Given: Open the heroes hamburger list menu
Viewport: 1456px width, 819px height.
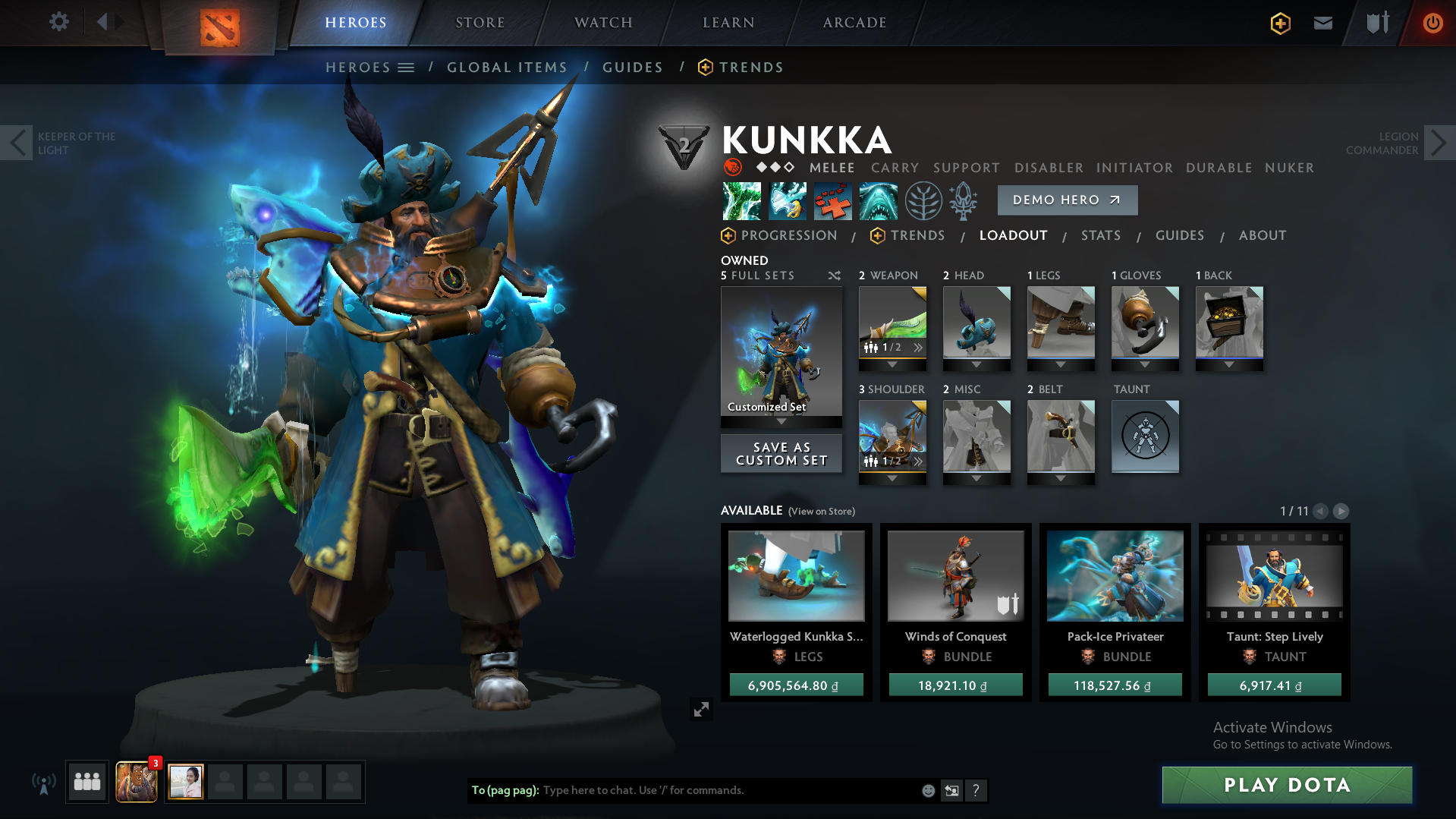Looking at the screenshot, I should pyautogui.click(x=407, y=67).
